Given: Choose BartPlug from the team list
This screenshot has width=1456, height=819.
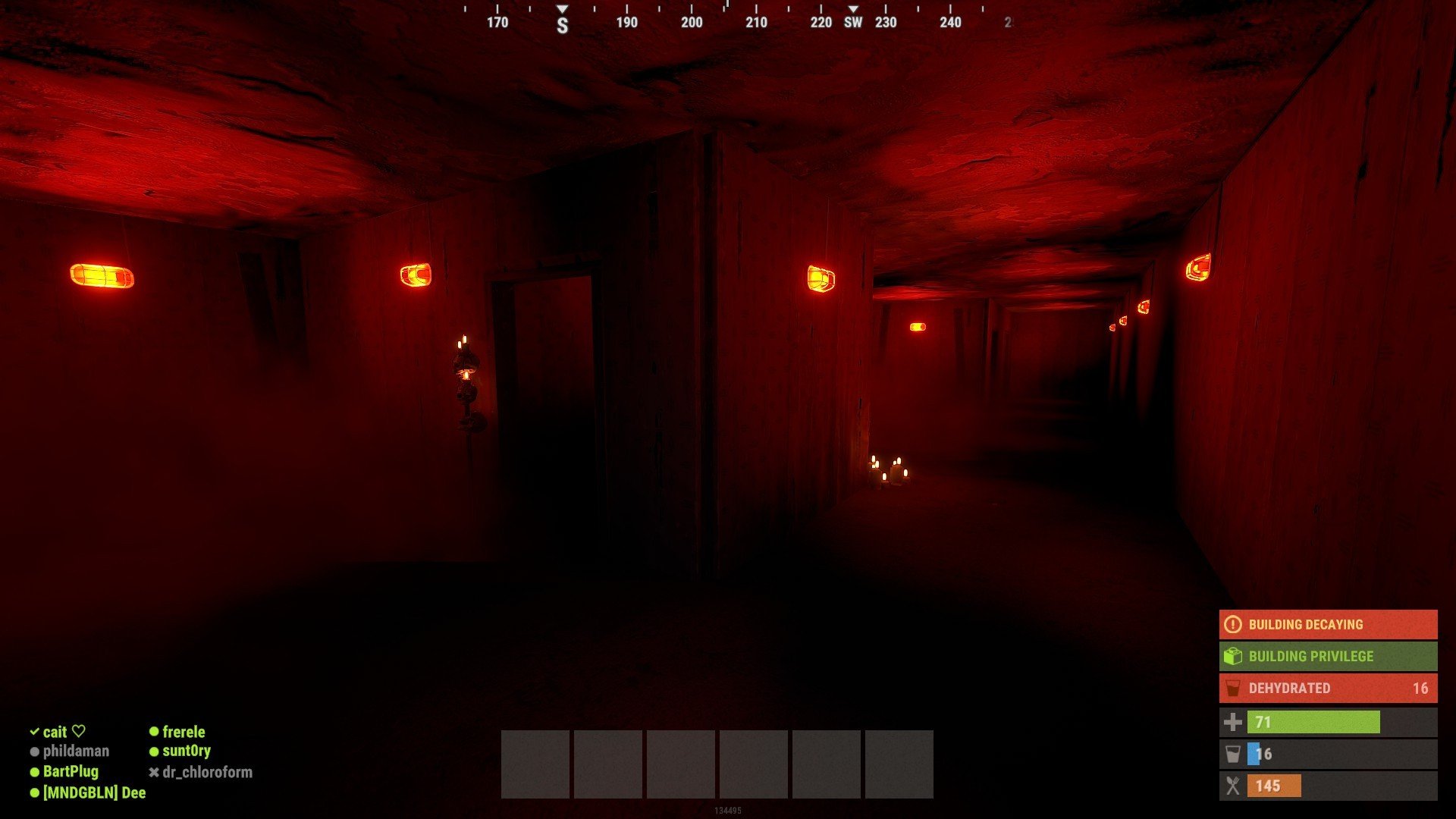Looking at the screenshot, I should [70, 772].
